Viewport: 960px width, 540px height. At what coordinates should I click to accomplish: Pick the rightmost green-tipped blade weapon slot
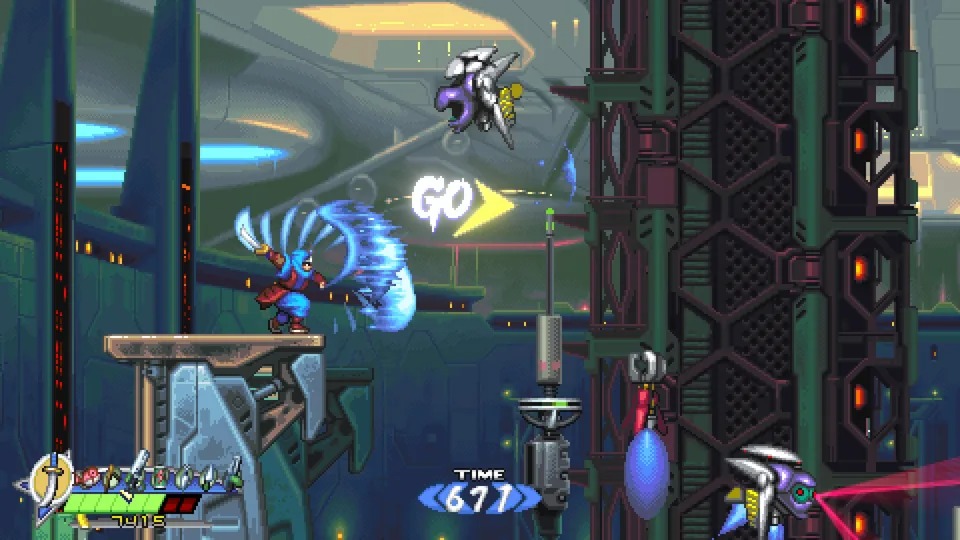pyautogui.click(x=235, y=473)
